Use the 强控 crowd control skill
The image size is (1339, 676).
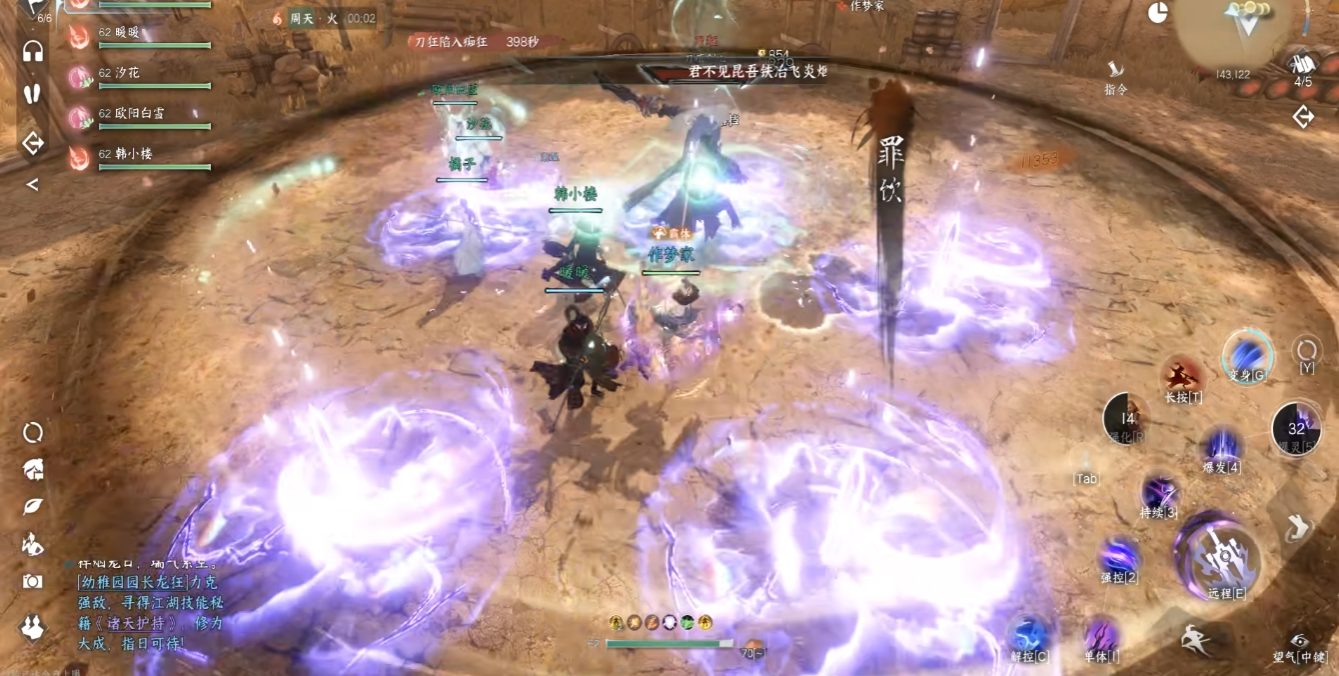1119,556
